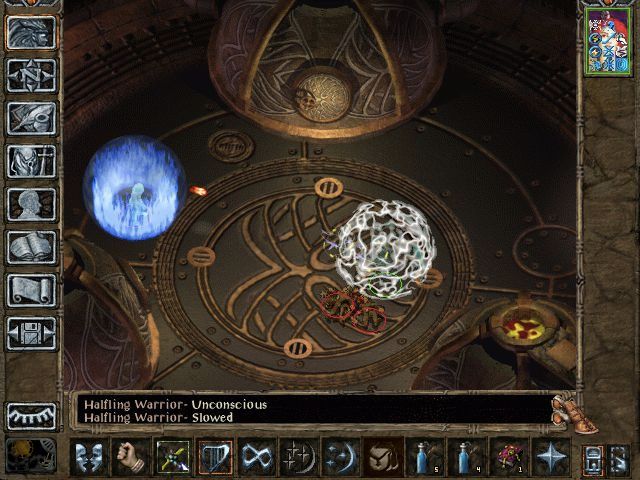
Task: Cast the crescent moon quick spell
Action: [x=340, y=456]
